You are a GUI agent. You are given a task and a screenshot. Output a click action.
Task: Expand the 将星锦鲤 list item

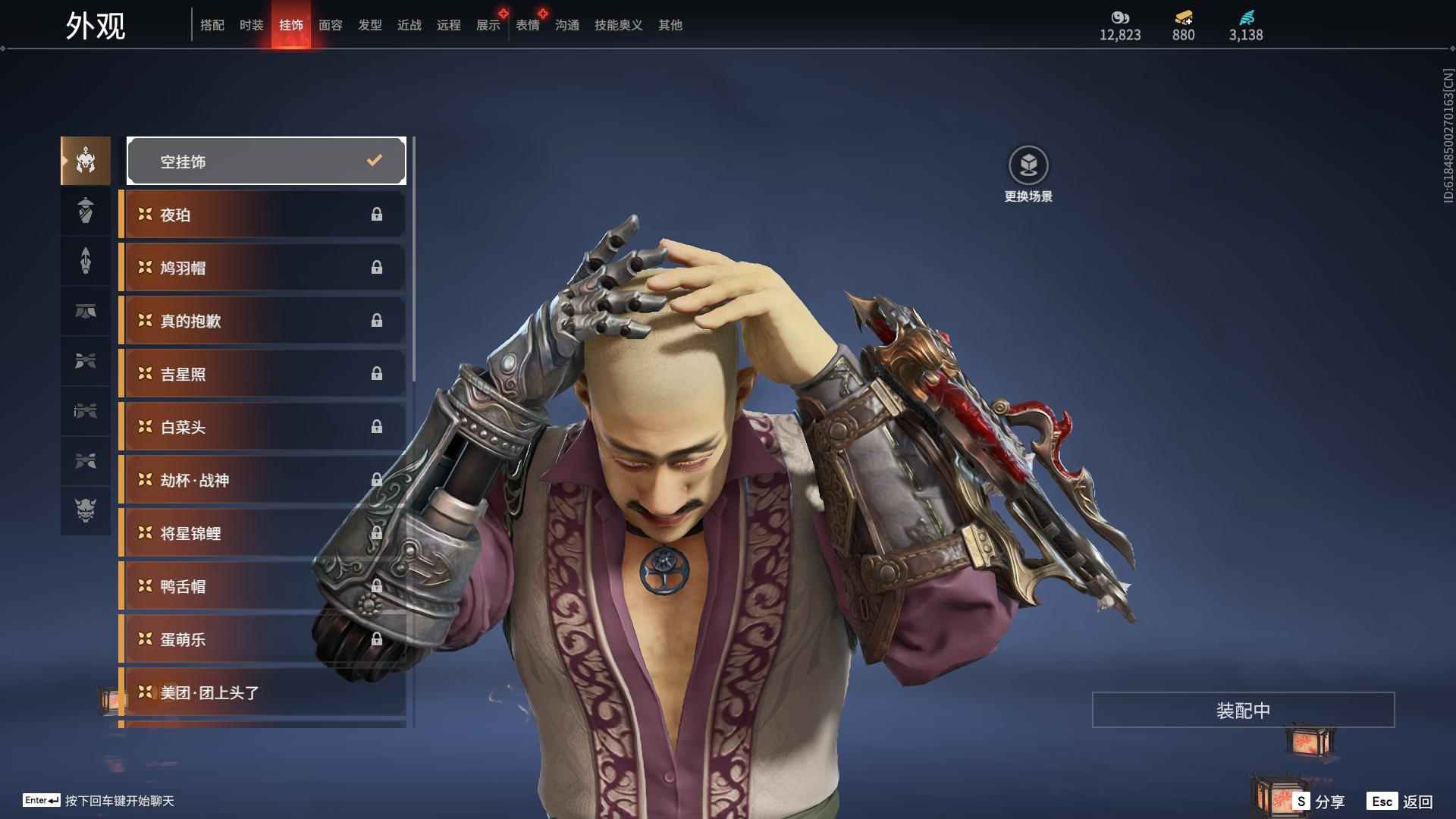[x=262, y=533]
